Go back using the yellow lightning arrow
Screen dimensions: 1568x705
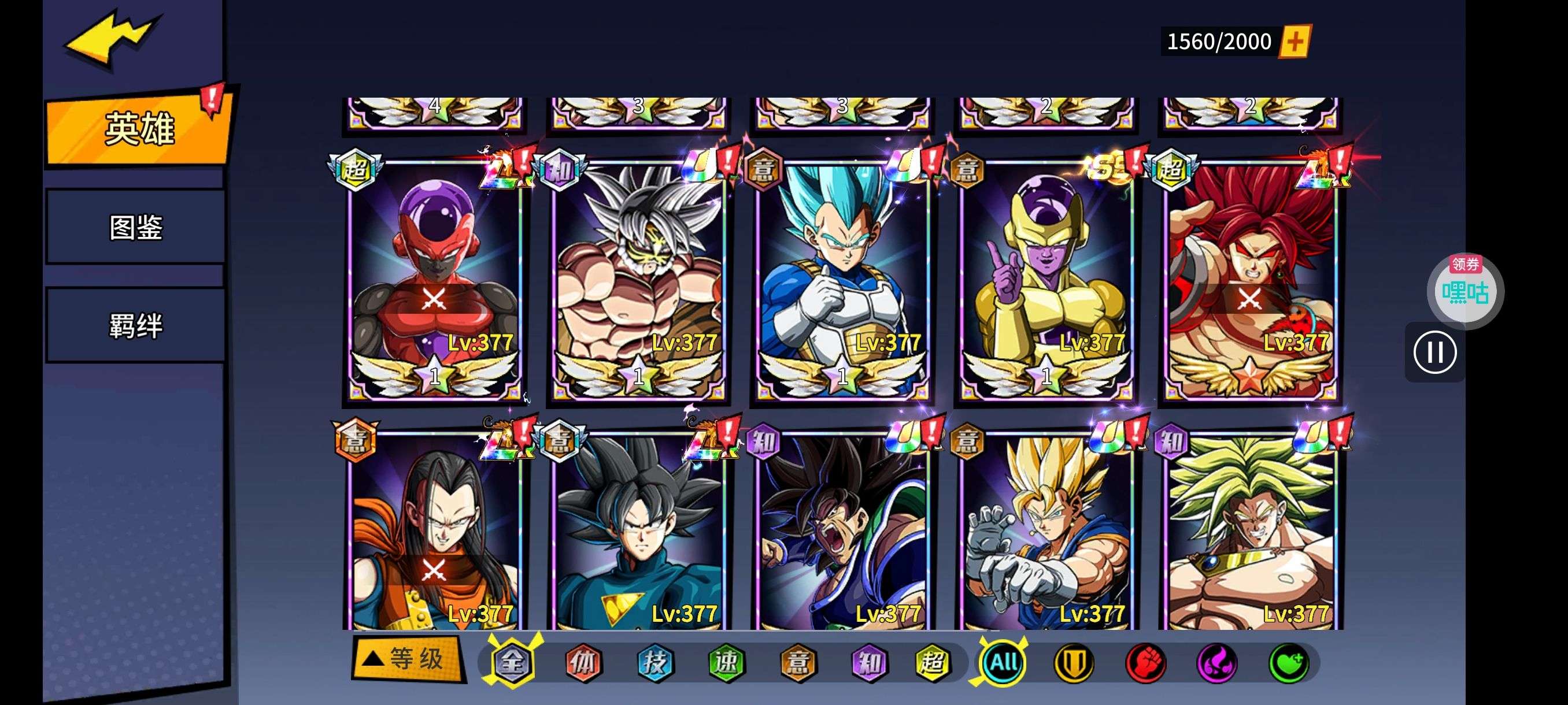click(113, 38)
